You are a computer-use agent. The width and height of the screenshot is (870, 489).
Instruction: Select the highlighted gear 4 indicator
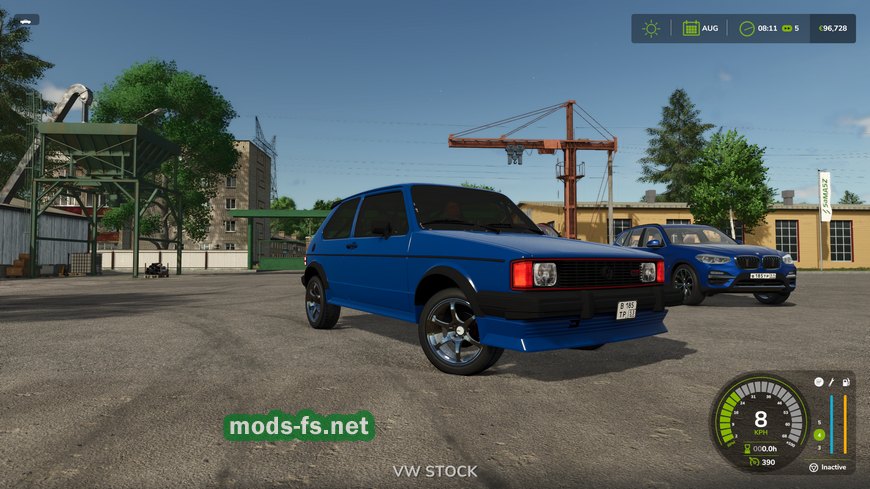(819, 434)
